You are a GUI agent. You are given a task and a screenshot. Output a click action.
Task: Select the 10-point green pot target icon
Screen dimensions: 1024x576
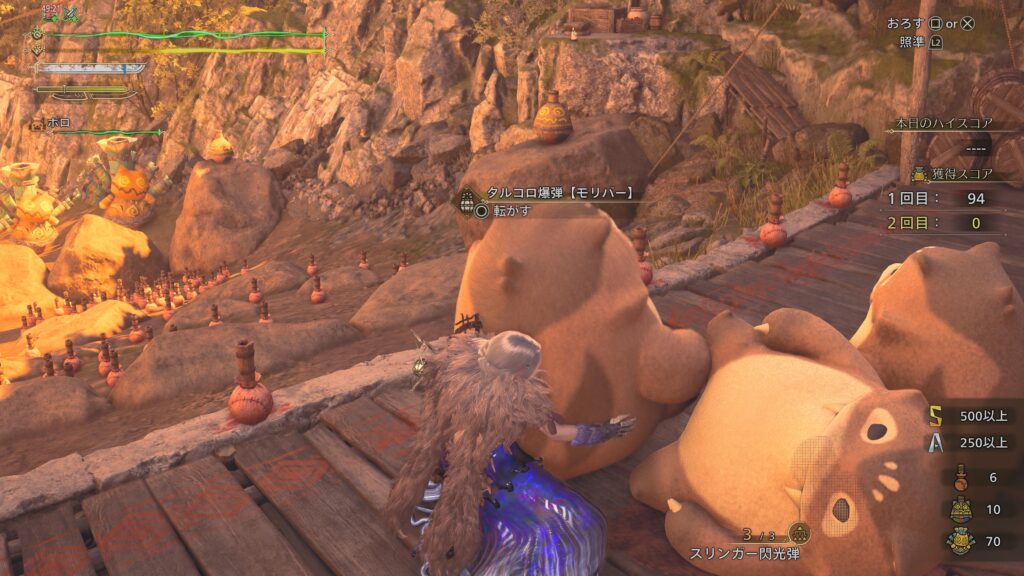[961, 510]
